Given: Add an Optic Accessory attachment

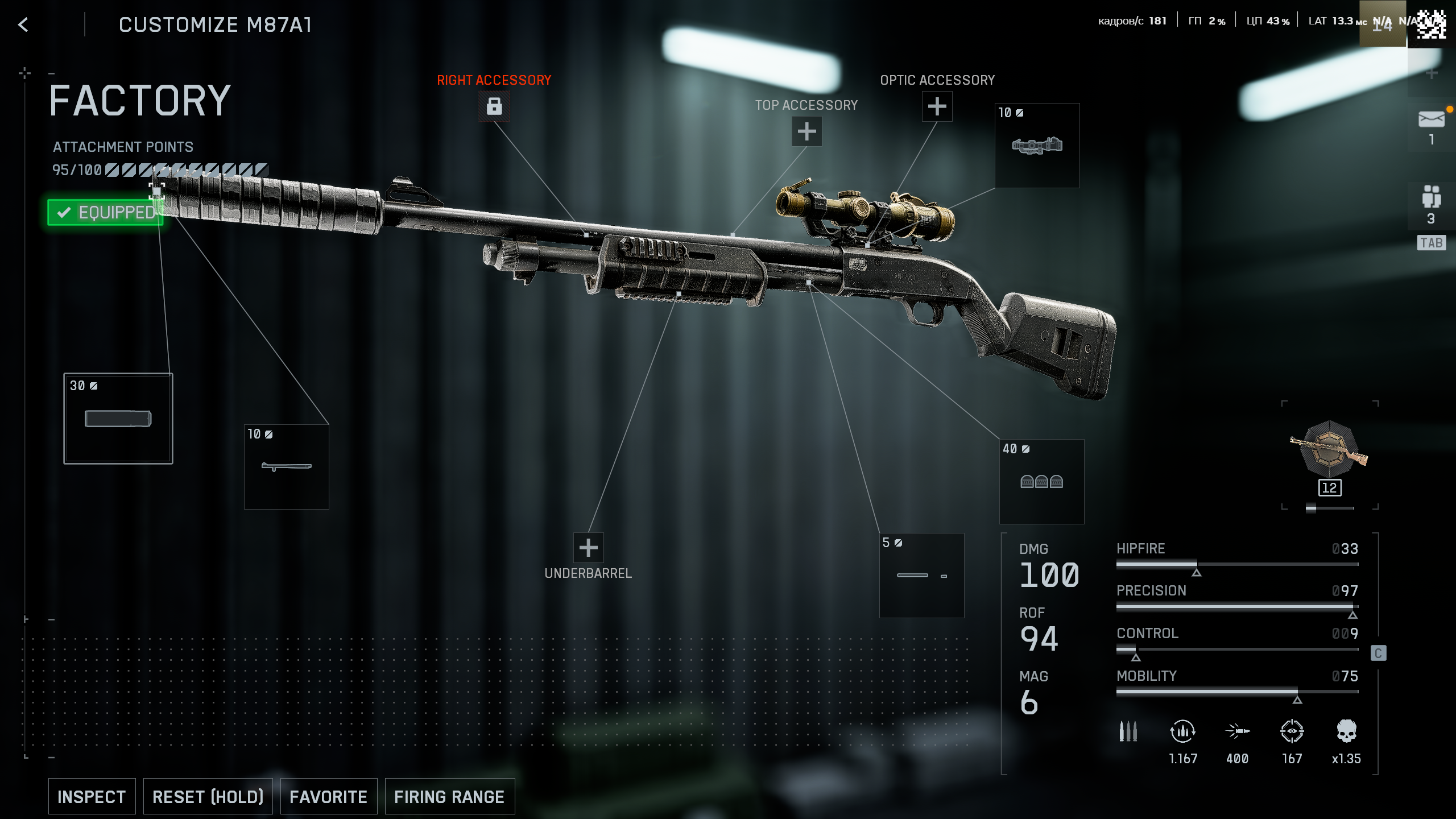Looking at the screenshot, I should 937,106.
